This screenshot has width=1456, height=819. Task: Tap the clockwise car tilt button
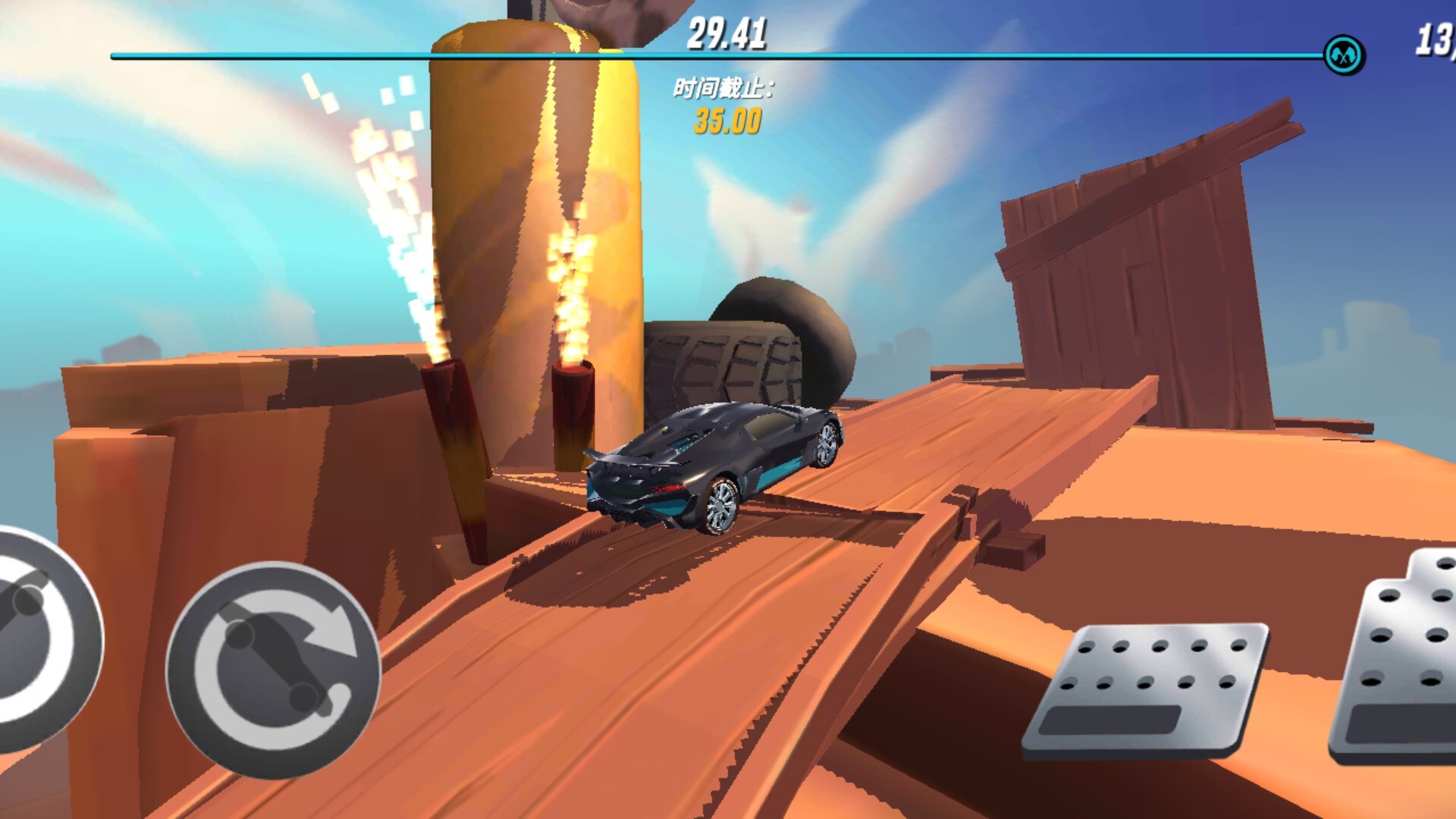point(273,669)
